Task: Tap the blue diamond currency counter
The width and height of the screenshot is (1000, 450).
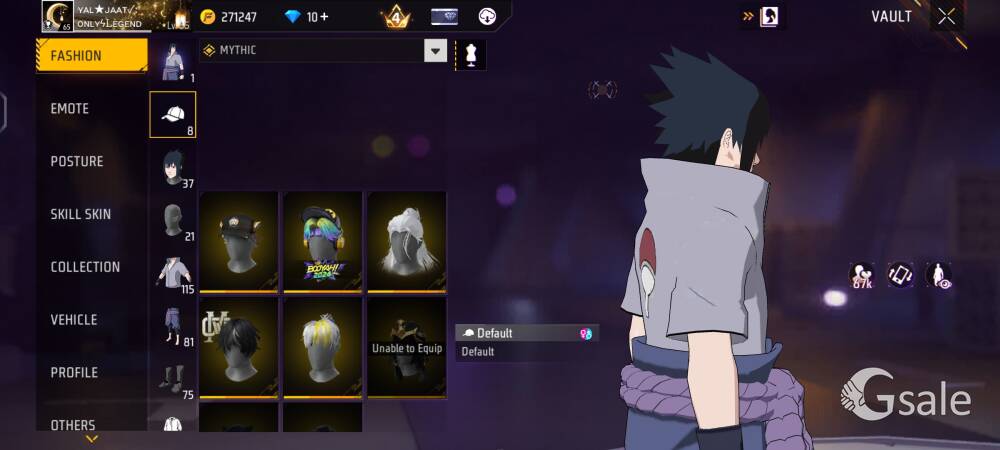Action: pos(307,17)
